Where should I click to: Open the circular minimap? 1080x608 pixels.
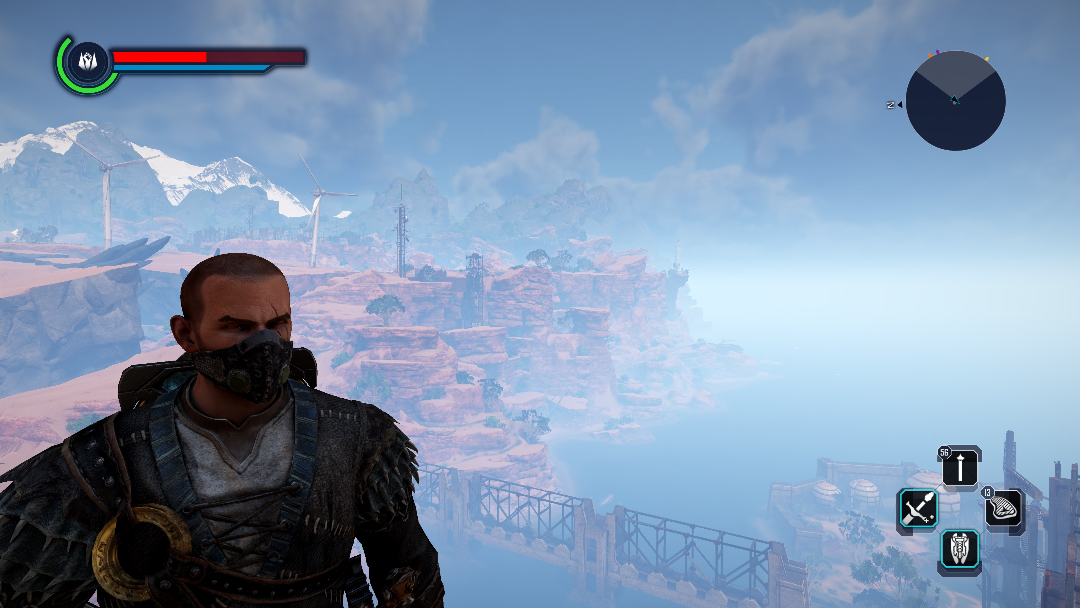click(956, 101)
